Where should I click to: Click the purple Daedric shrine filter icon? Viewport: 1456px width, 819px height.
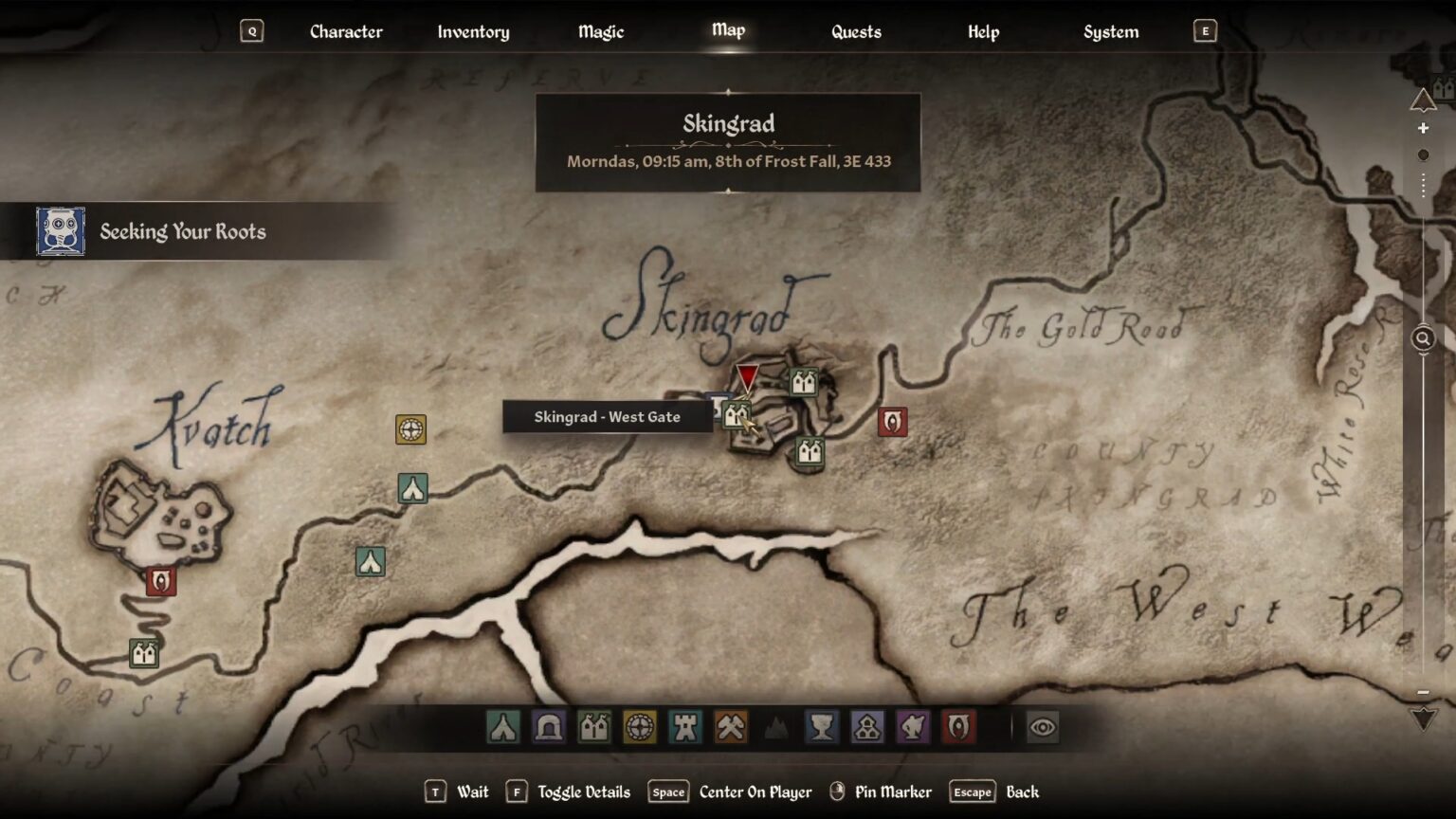pos(912,727)
